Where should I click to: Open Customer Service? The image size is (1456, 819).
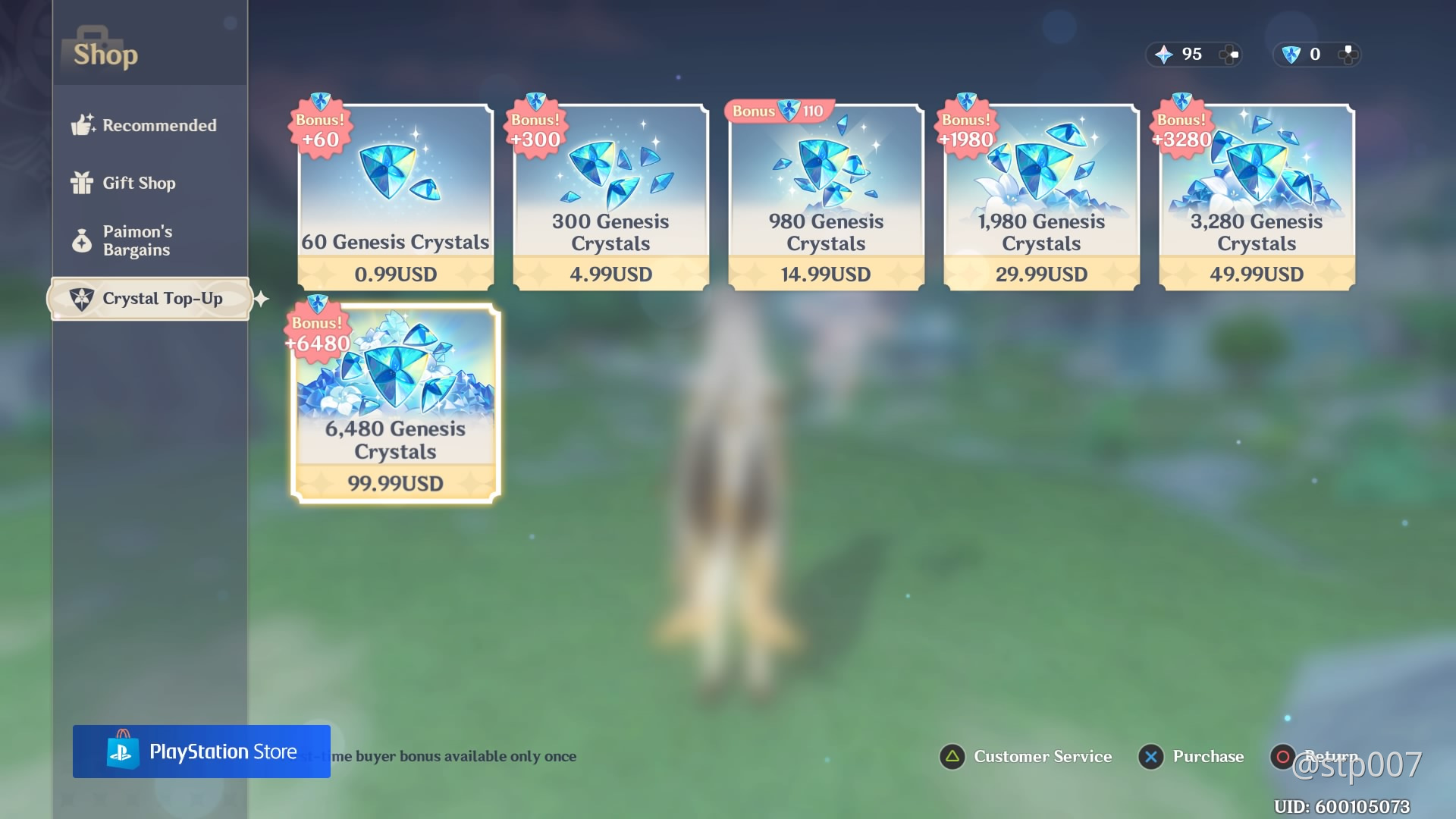click(1026, 757)
